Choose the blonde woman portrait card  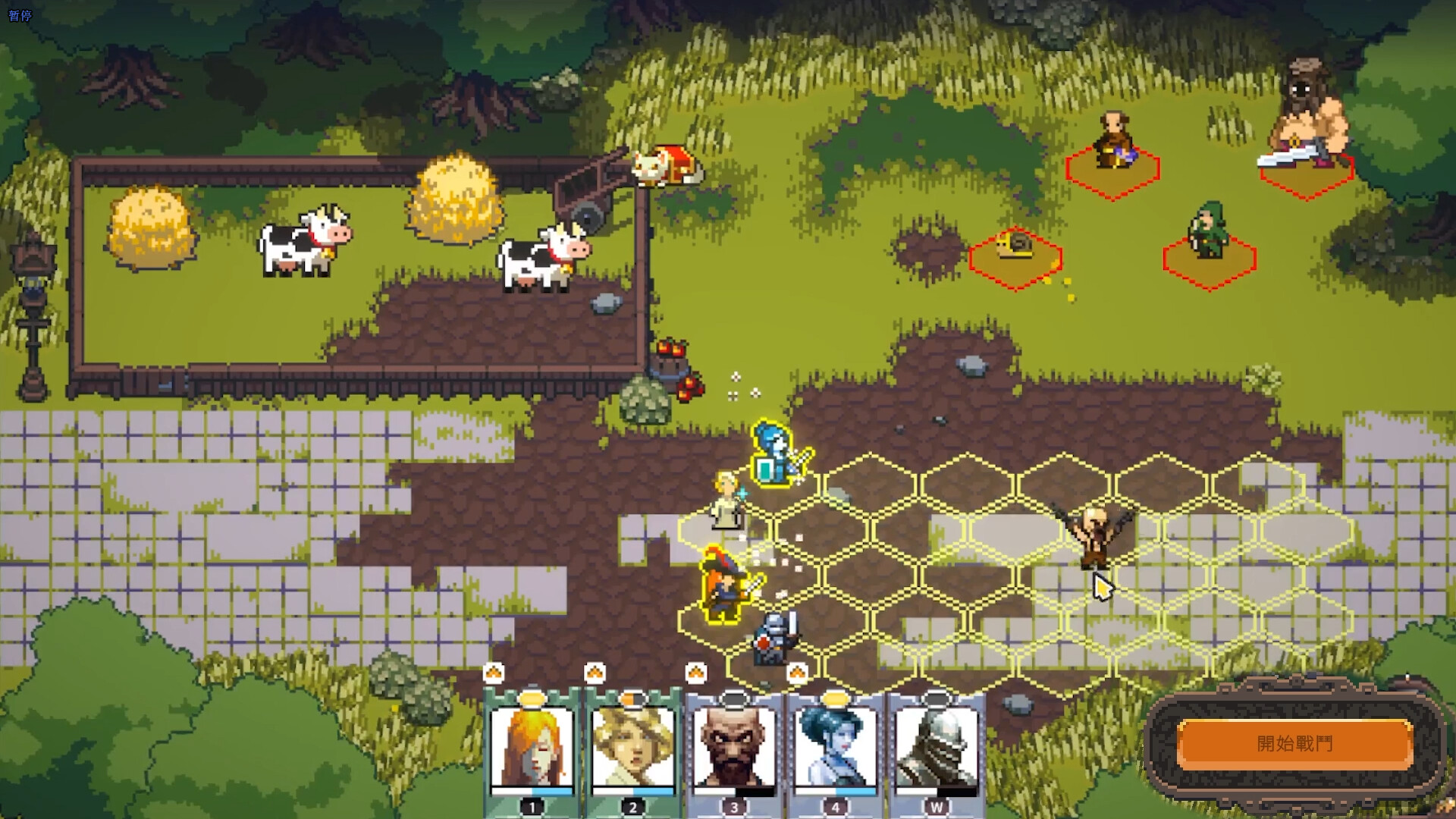tap(632, 748)
